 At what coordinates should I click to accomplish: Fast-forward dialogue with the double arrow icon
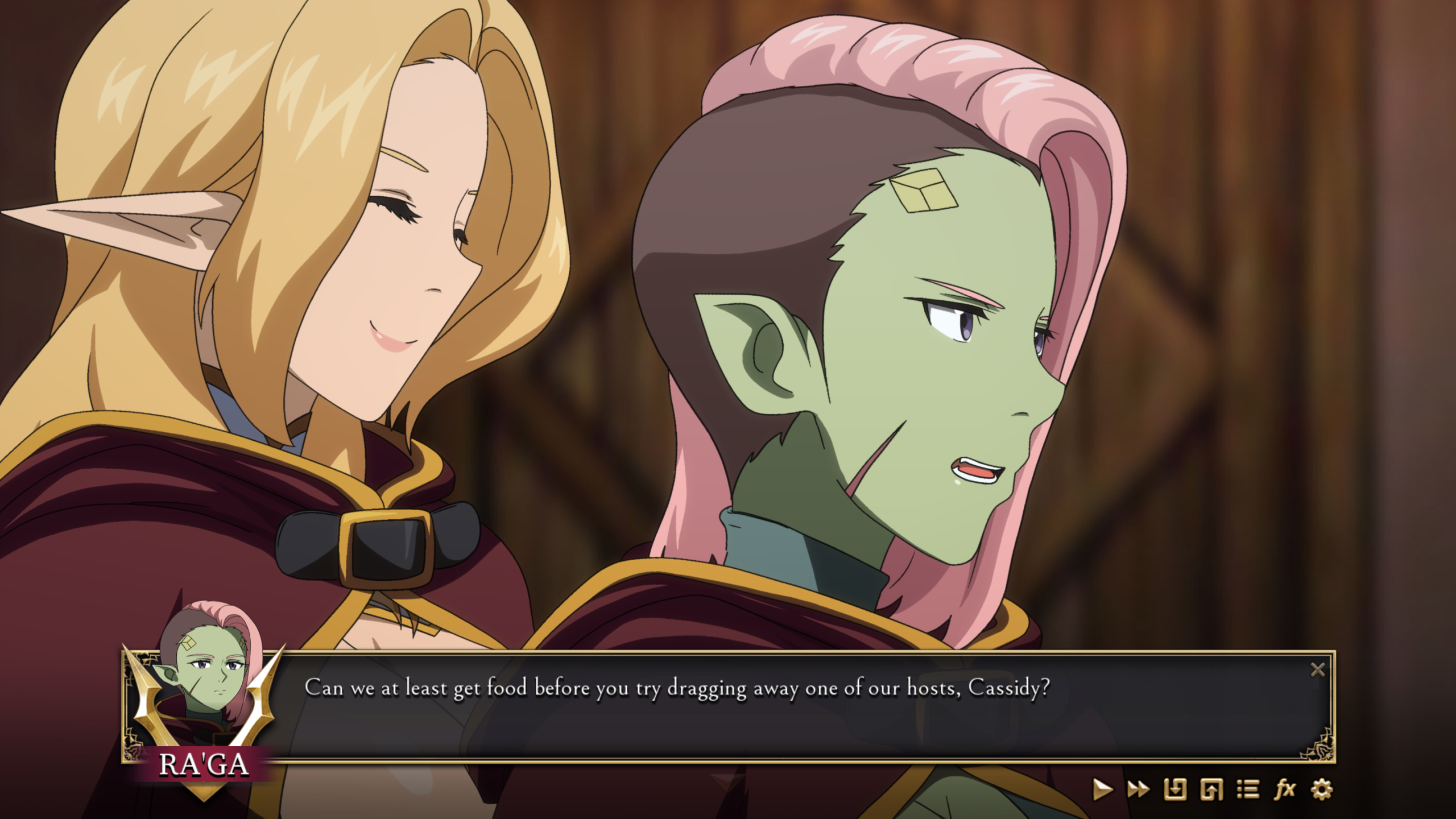(x=1138, y=789)
